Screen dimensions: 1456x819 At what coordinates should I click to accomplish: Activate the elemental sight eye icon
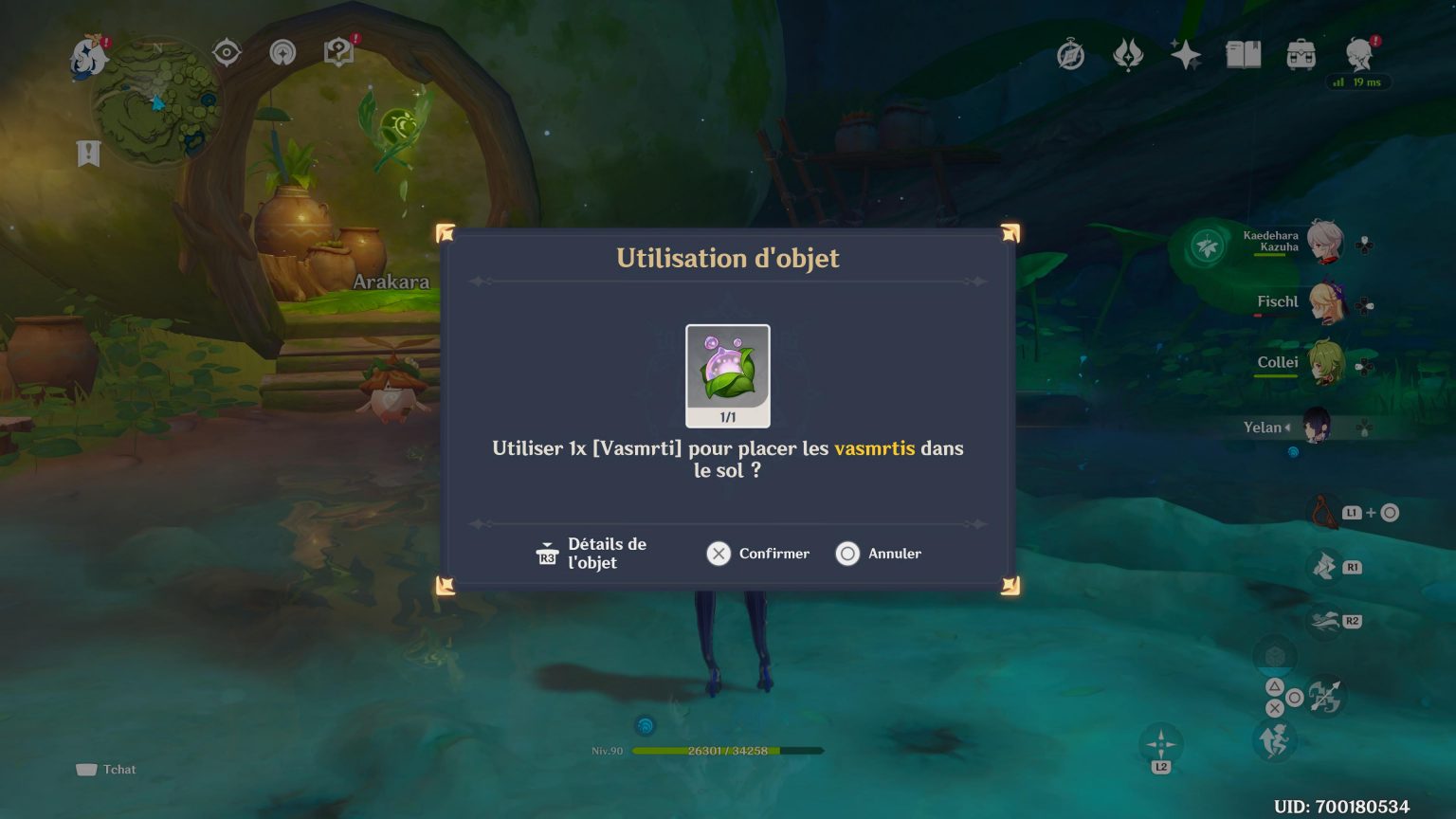click(x=226, y=52)
